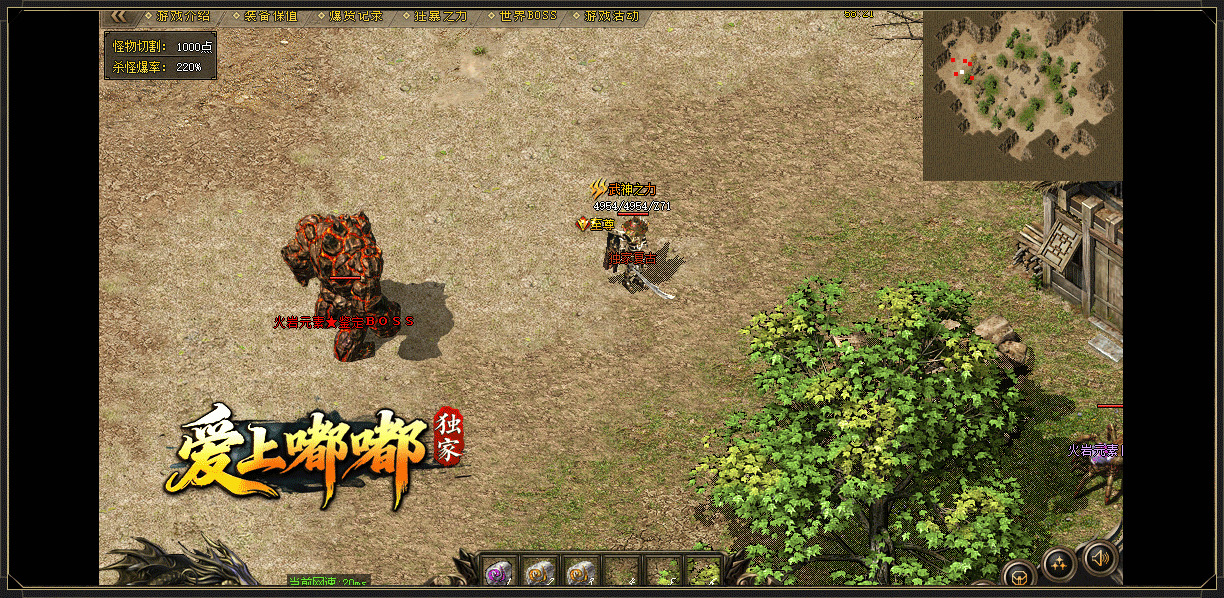Open the 游戏介绍 menu entry
The height and width of the screenshot is (598, 1224).
click(183, 16)
